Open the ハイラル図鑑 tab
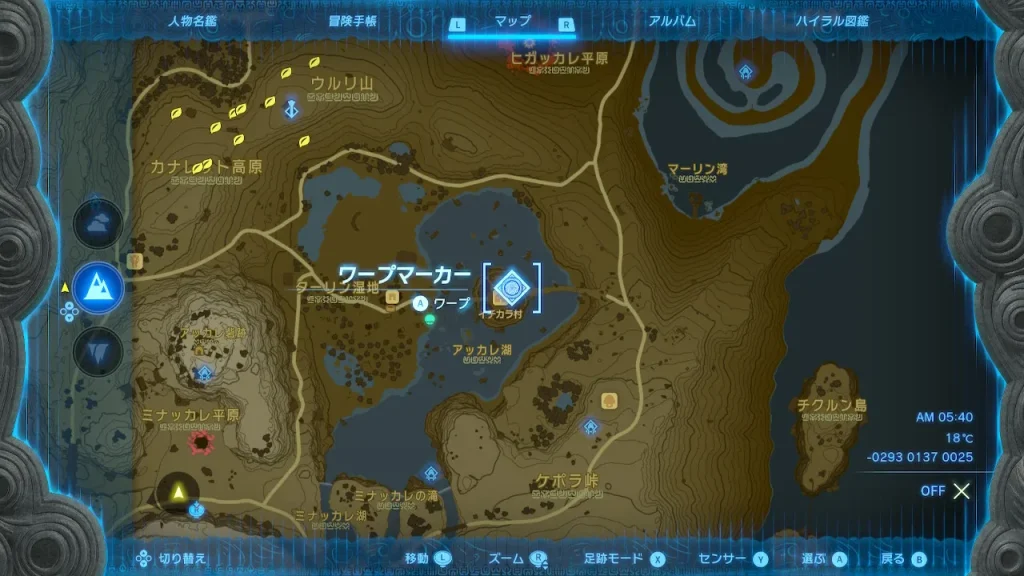The image size is (1024, 576). pos(832,21)
